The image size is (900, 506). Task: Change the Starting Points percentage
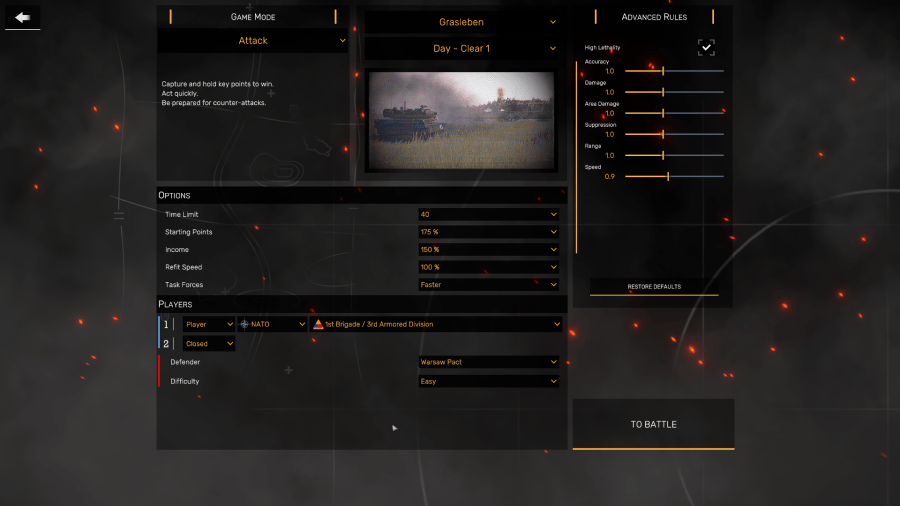pyautogui.click(x=488, y=232)
